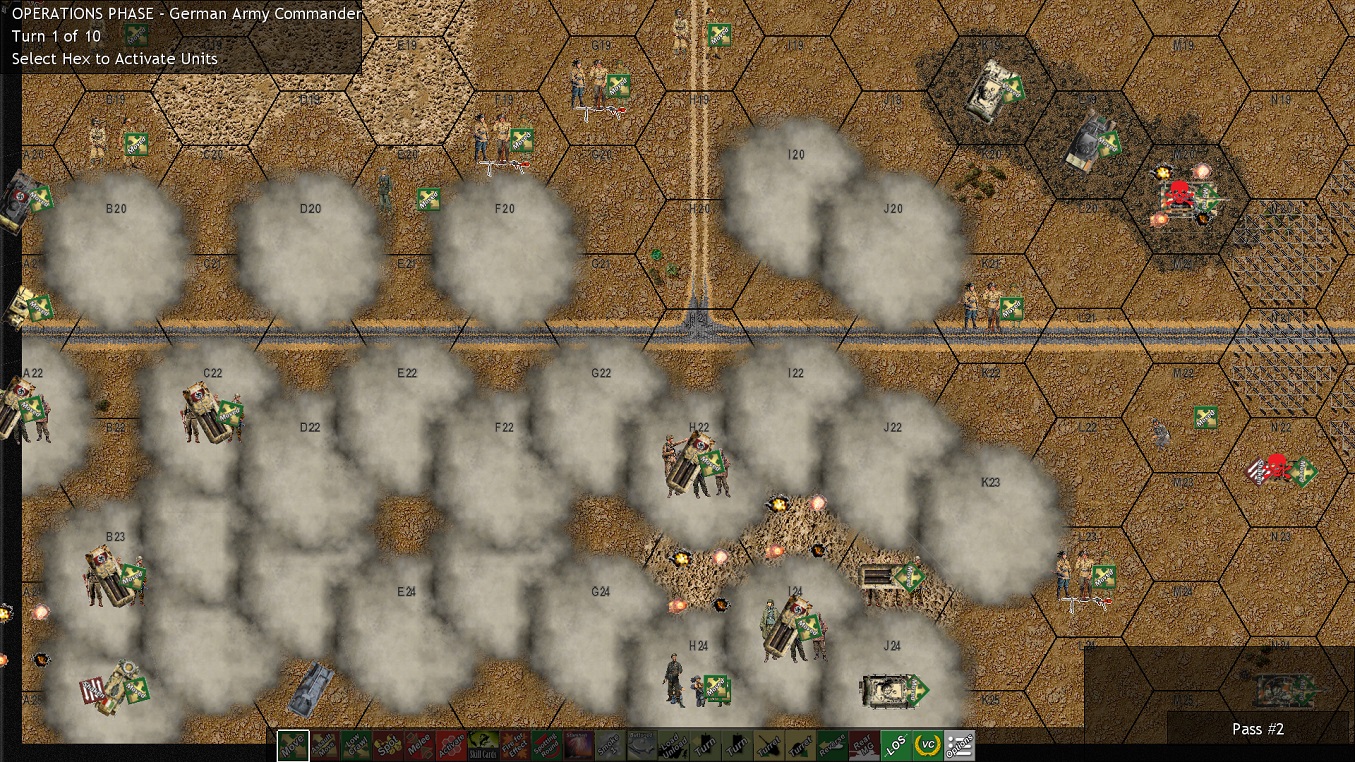Click the Spot icon in the toolbar
This screenshot has width=1355, height=762.
pos(386,745)
